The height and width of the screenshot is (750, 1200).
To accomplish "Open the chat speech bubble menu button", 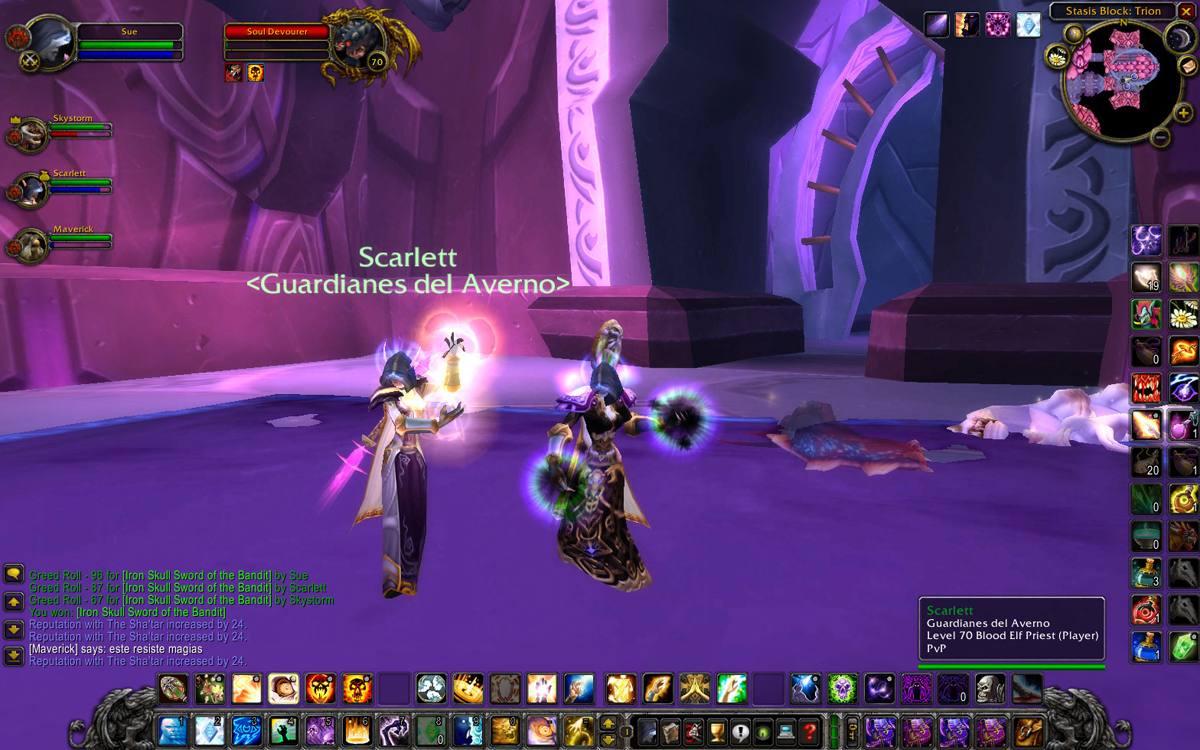I will point(13,574).
